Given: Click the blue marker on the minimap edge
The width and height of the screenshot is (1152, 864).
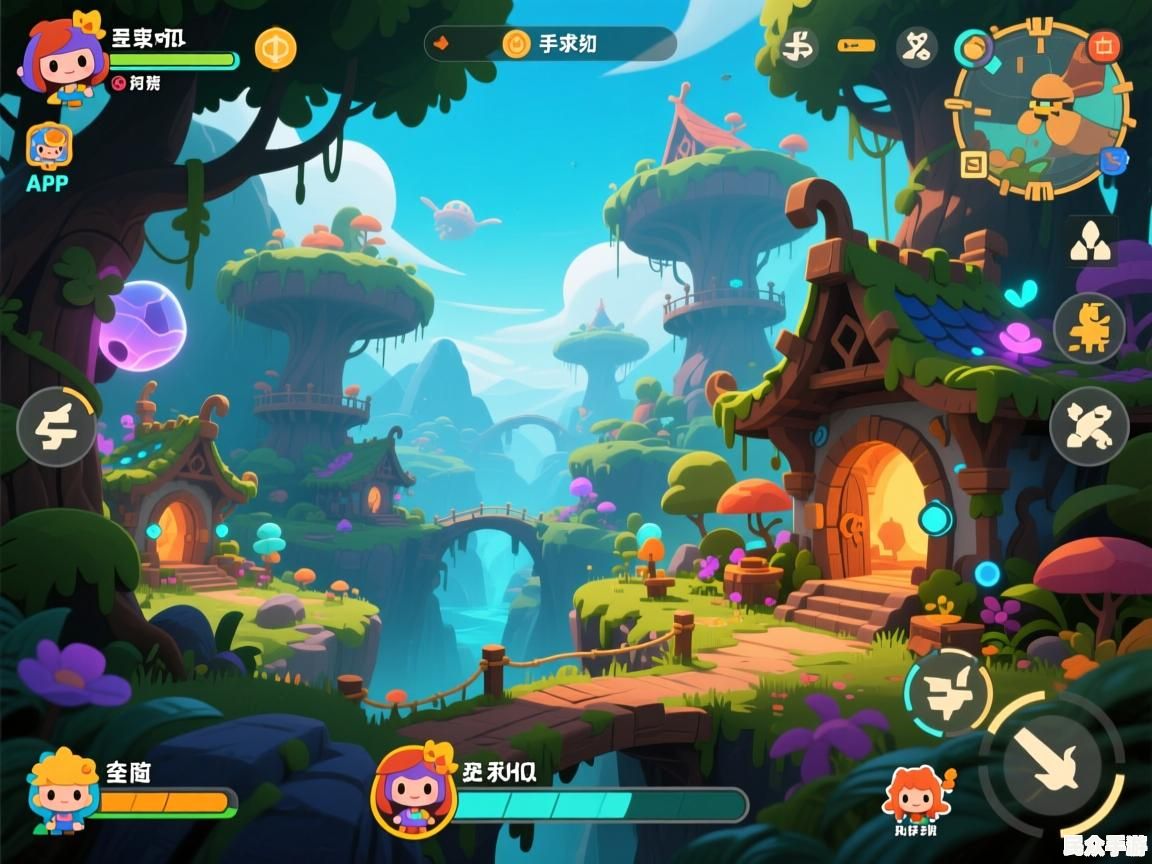Looking at the screenshot, I should [1112, 160].
